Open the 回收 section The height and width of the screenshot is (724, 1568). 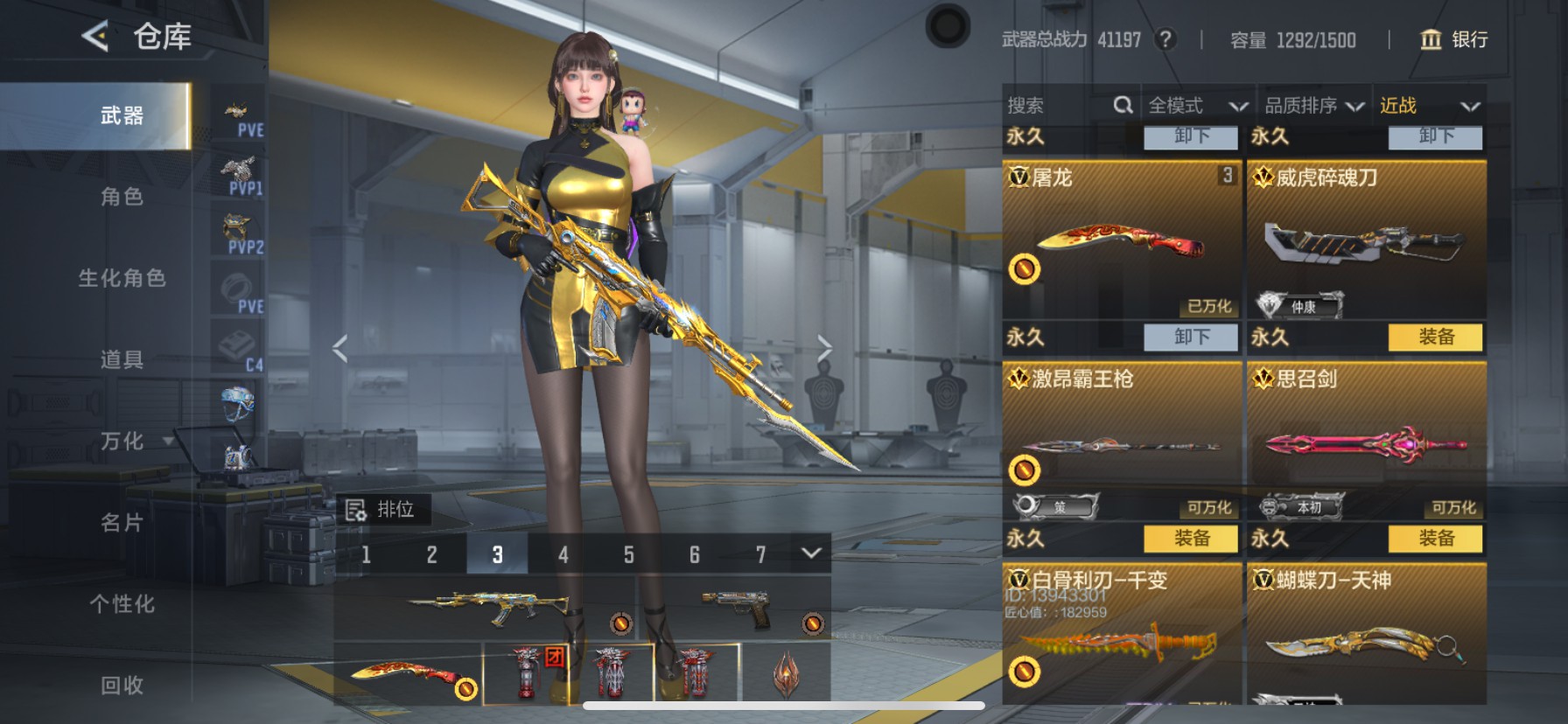122,685
